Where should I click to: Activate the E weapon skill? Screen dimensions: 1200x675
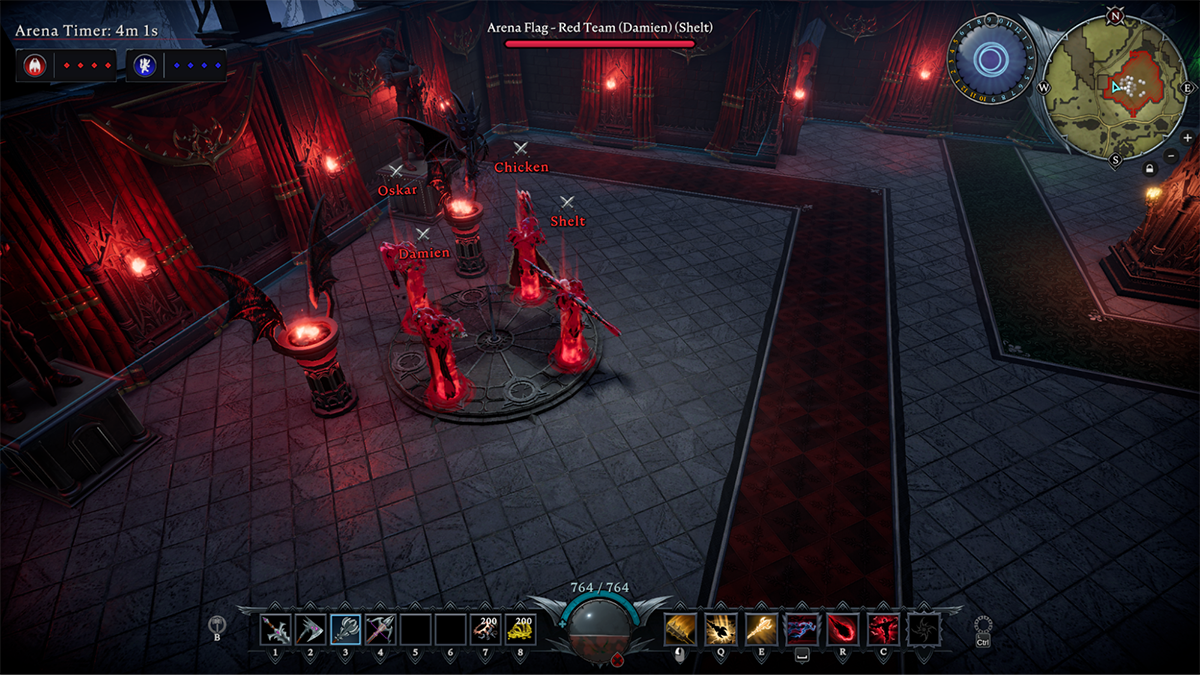click(x=761, y=629)
